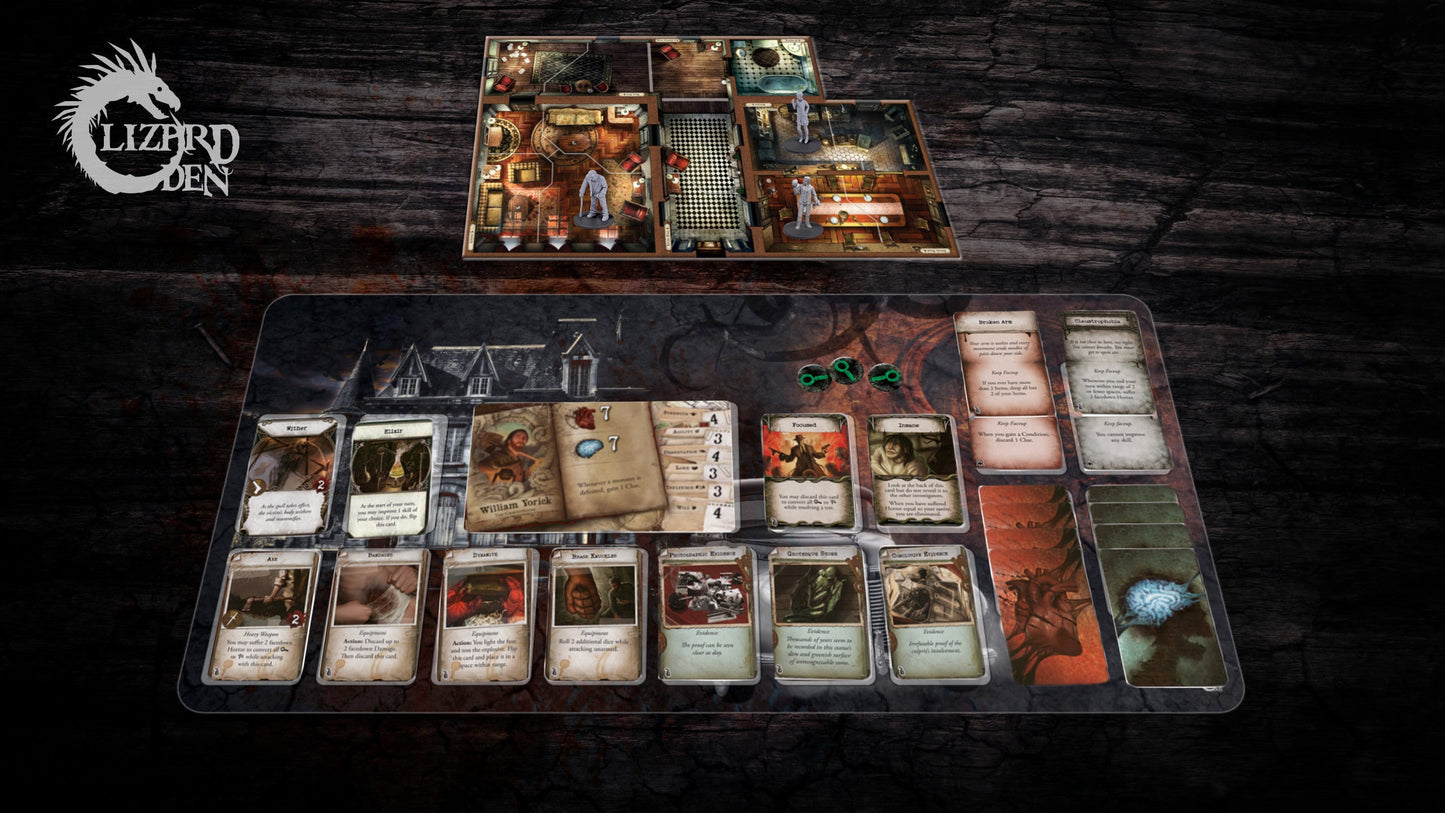Viewport: 1445px width, 813px height.
Task: Select the Wither spell card
Action: [290, 476]
